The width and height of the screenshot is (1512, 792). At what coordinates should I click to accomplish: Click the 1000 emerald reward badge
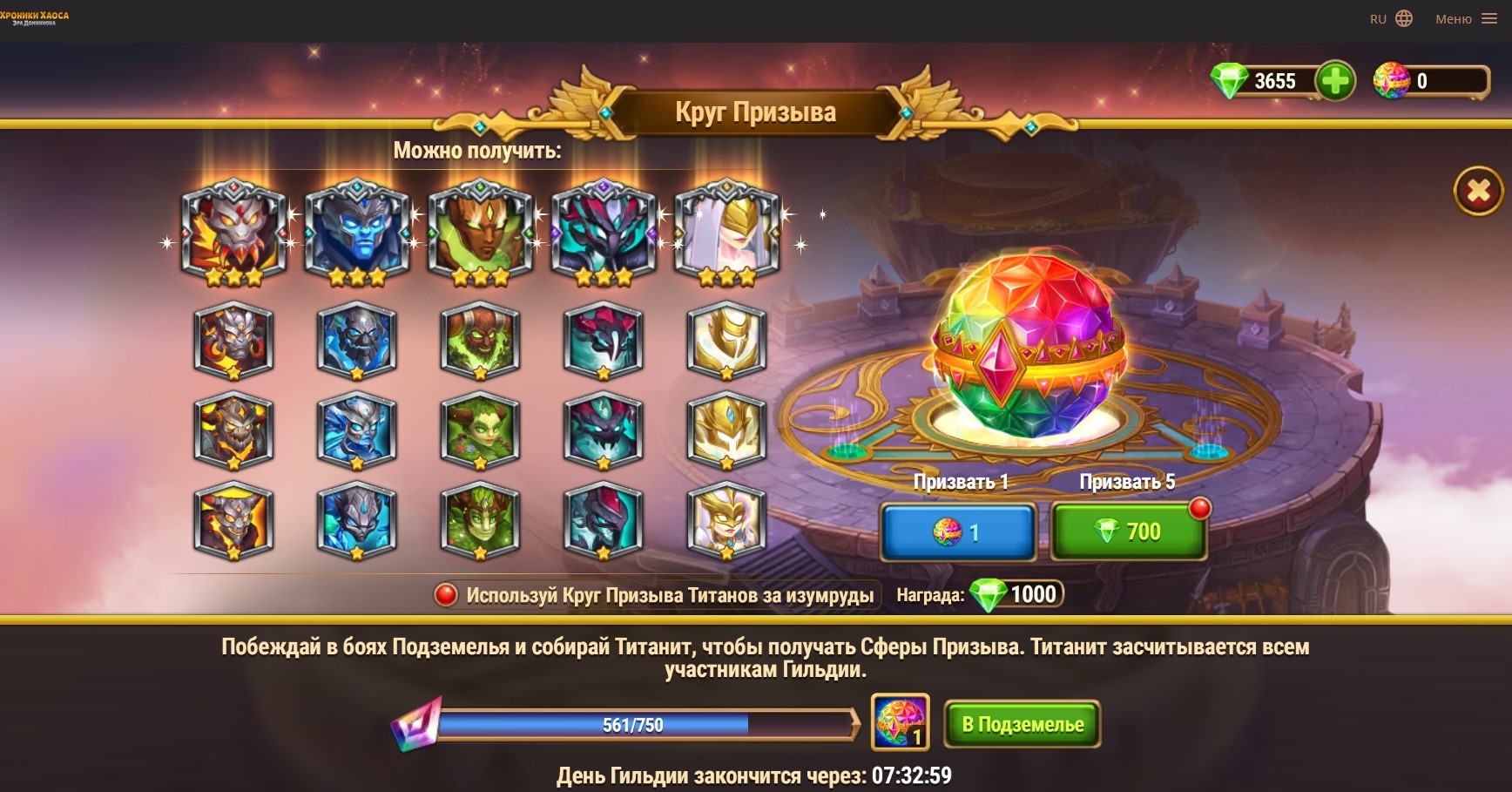[1017, 595]
